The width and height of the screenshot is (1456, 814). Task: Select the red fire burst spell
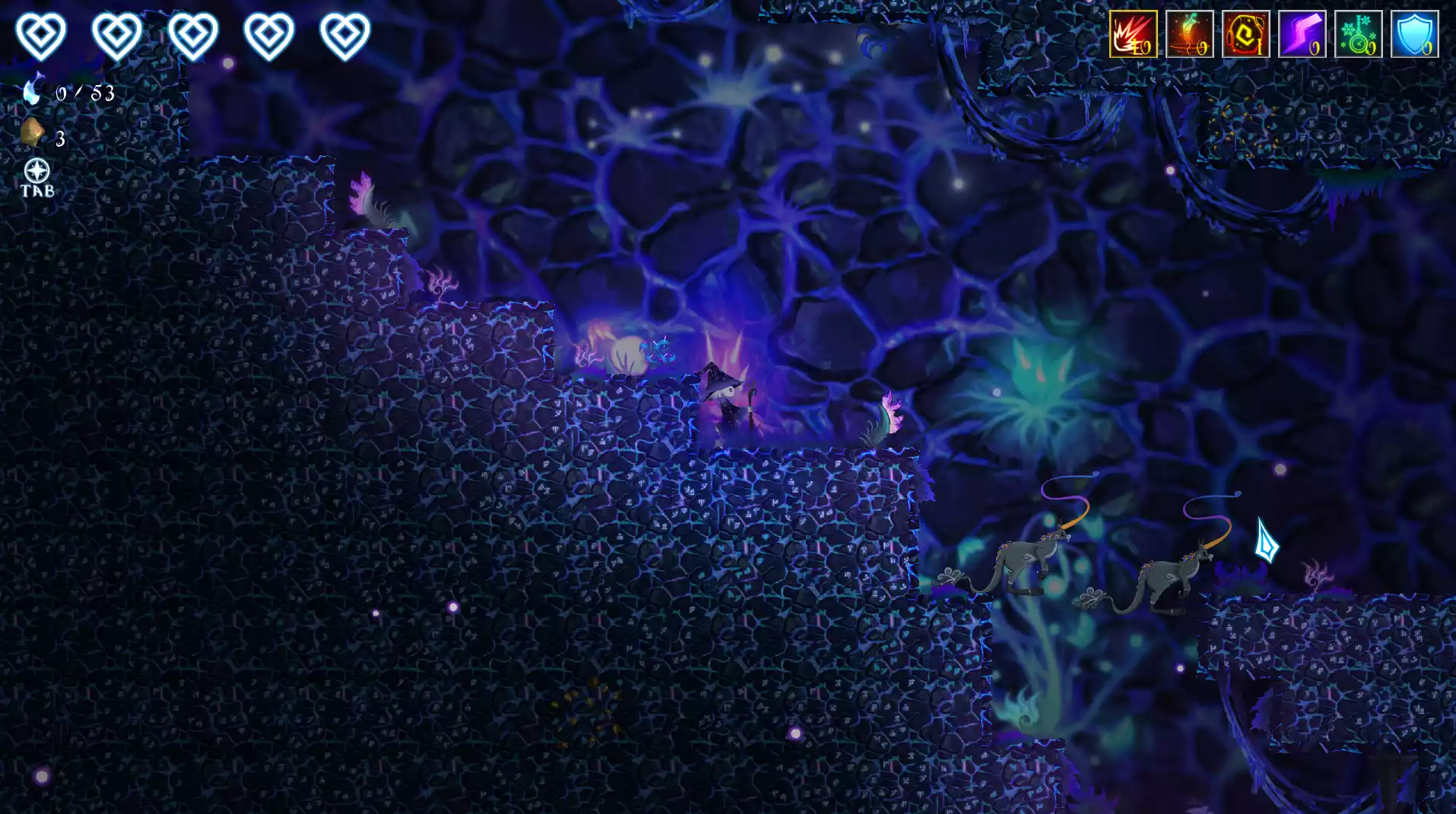pyautogui.click(x=1133, y=34)
